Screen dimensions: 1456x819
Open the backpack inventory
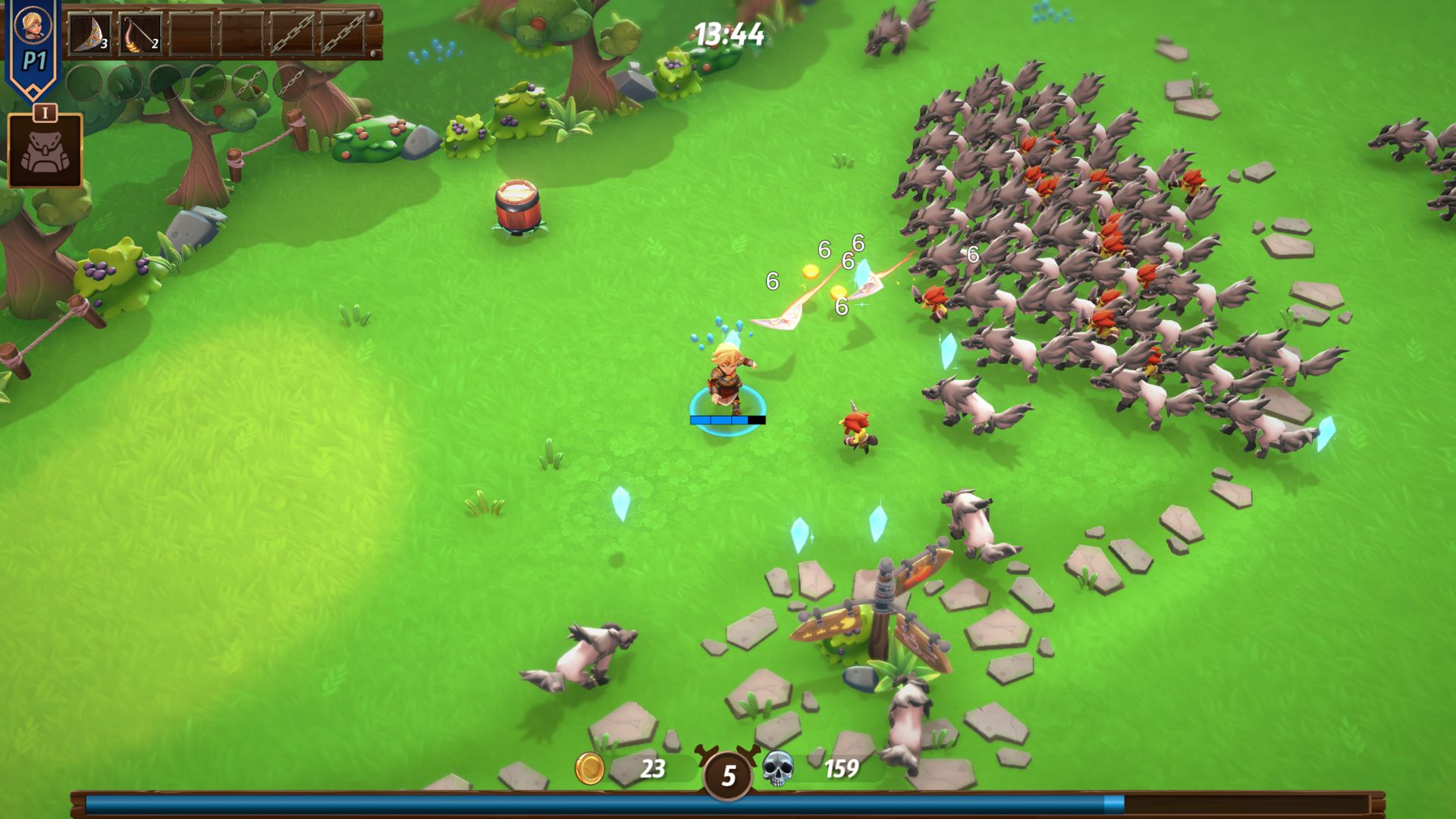coord(45,151)
